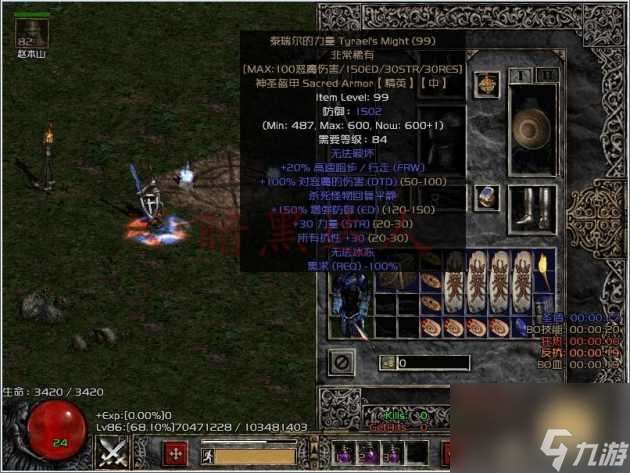This screenshot has width=630, height=473.
Task: Open the mini panel with the red cross button
Action: pyautogui.click(x=176, y=453)
